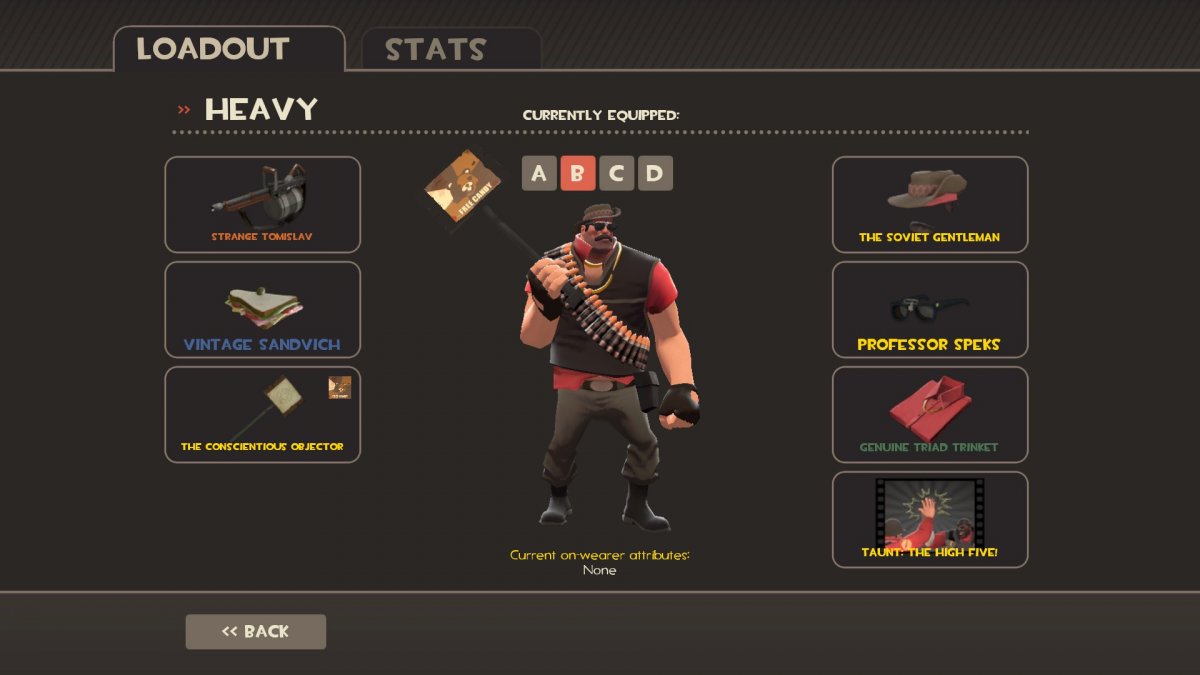
Task: Open the Soviet Gentleman hat slot
Action: pos(929,204)
